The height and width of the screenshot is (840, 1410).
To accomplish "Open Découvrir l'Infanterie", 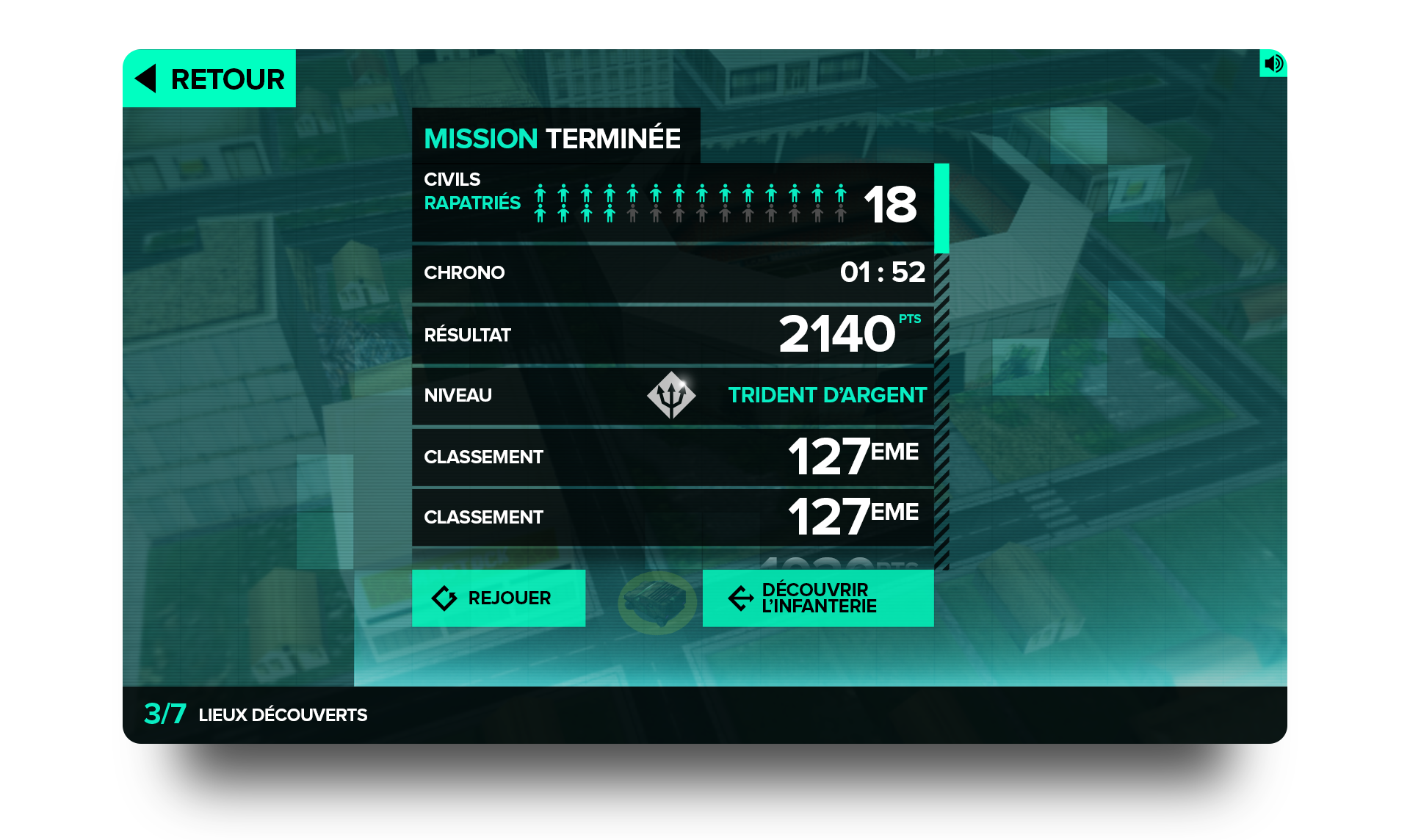I will coord(818,598).
